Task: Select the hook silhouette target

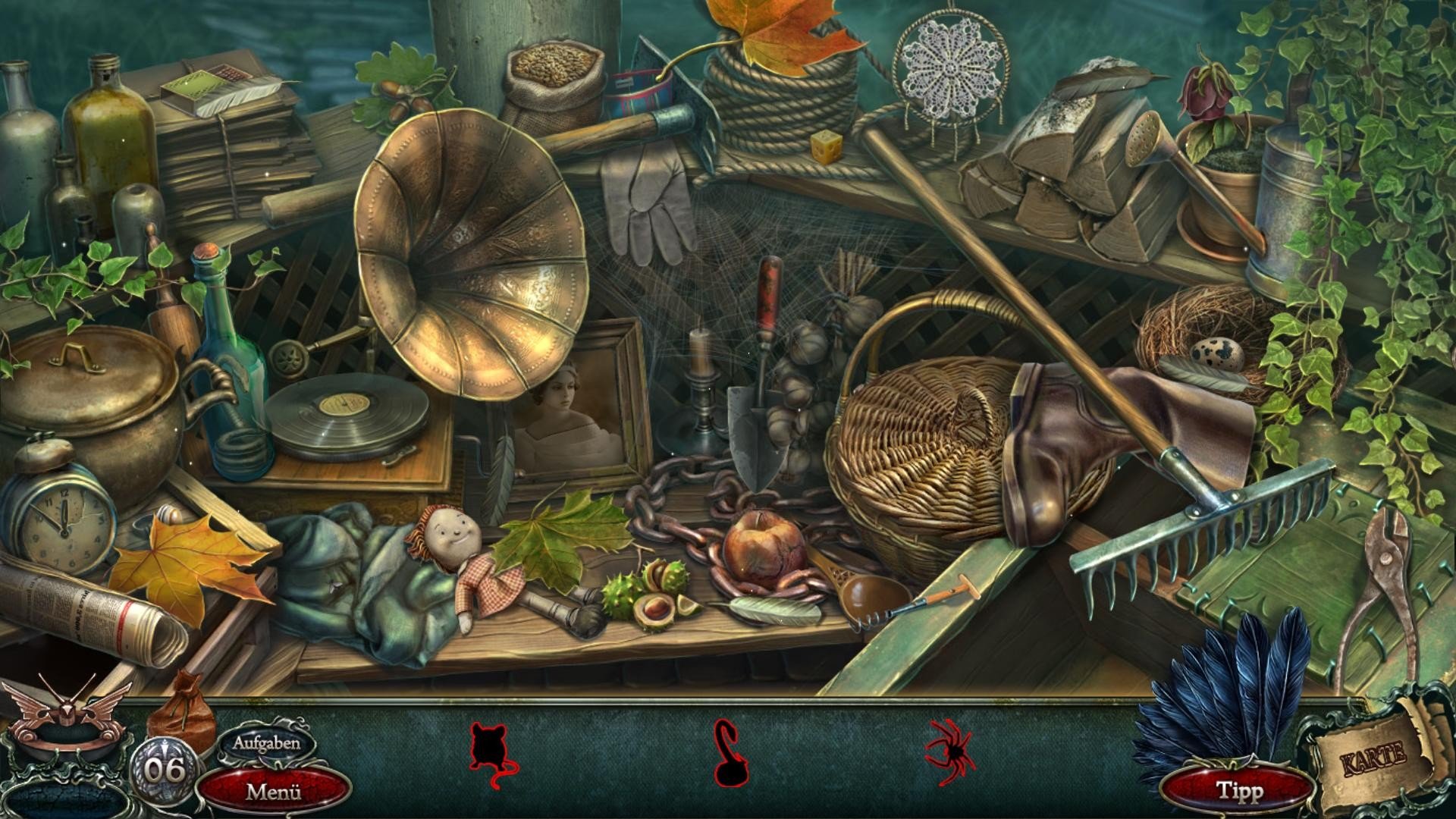Action: click(x=730, y=753)
